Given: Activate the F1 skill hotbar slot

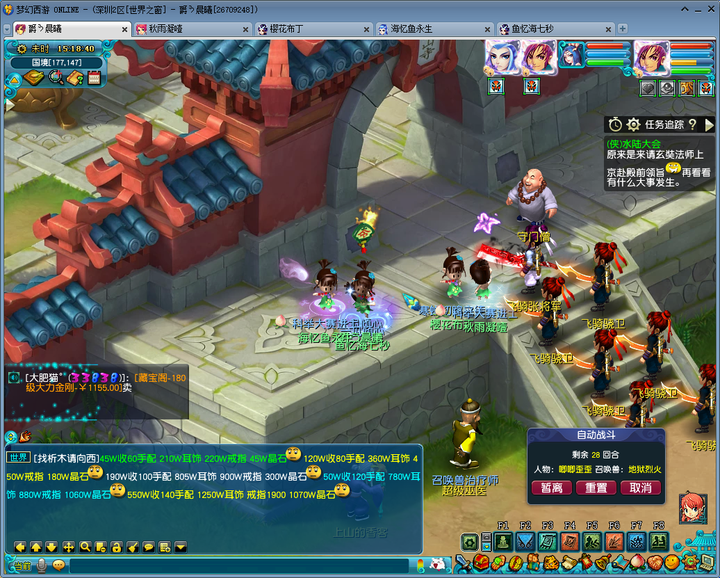Looking at the screenshot, I should (x=501, y=541).
